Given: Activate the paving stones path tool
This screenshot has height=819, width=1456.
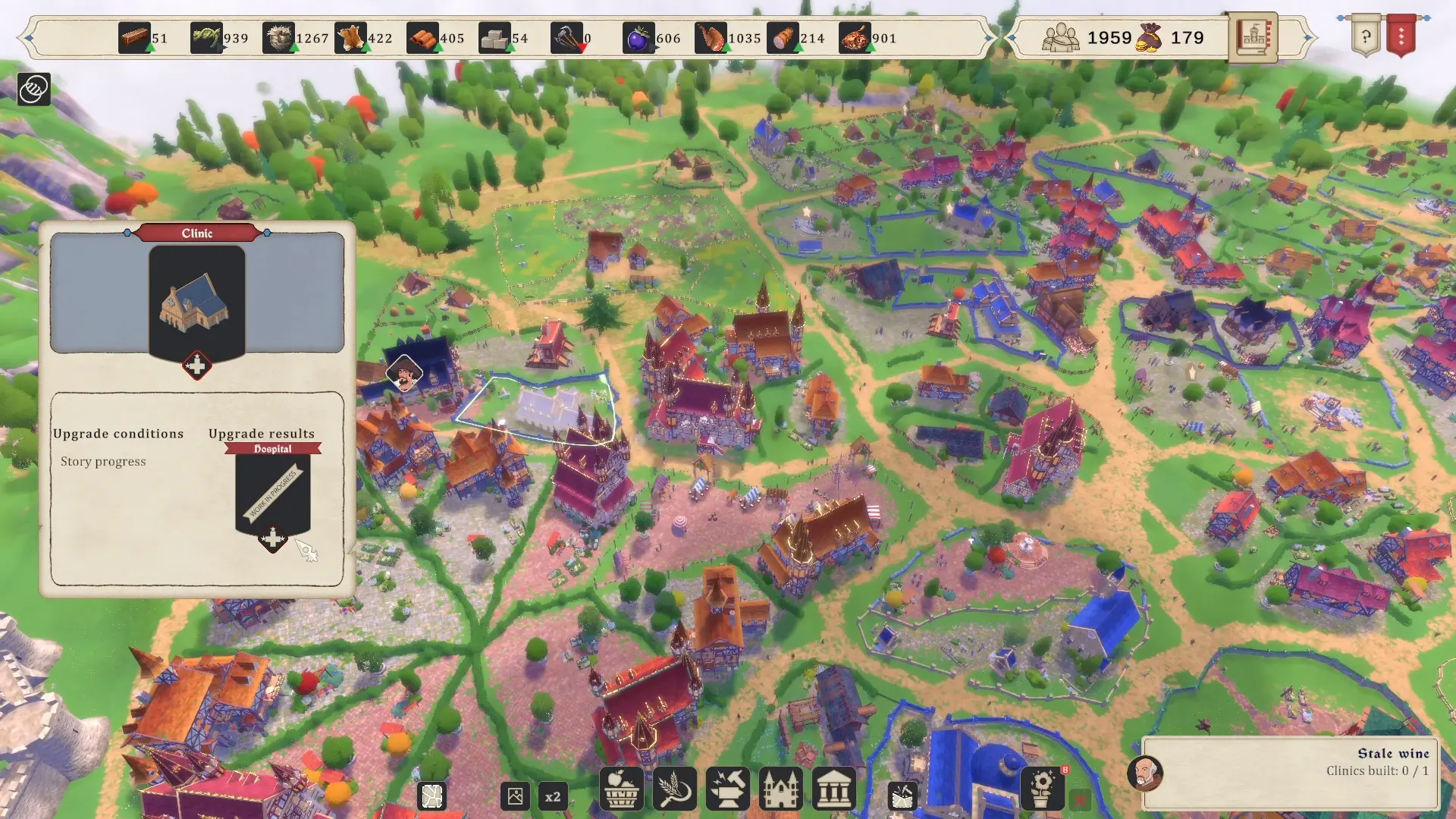Looking at the screenshot, I should coord(432,796).
